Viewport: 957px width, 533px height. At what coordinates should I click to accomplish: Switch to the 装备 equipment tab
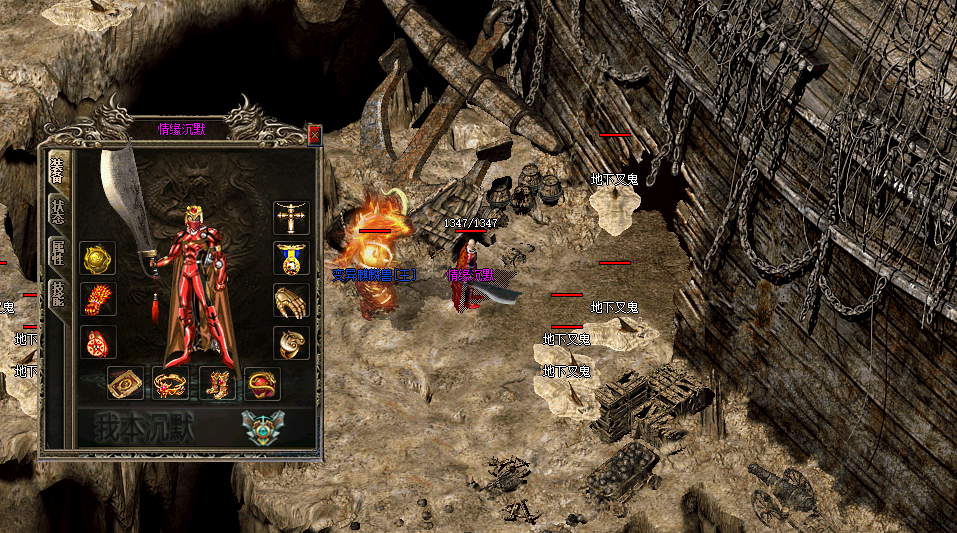point(57,169)
